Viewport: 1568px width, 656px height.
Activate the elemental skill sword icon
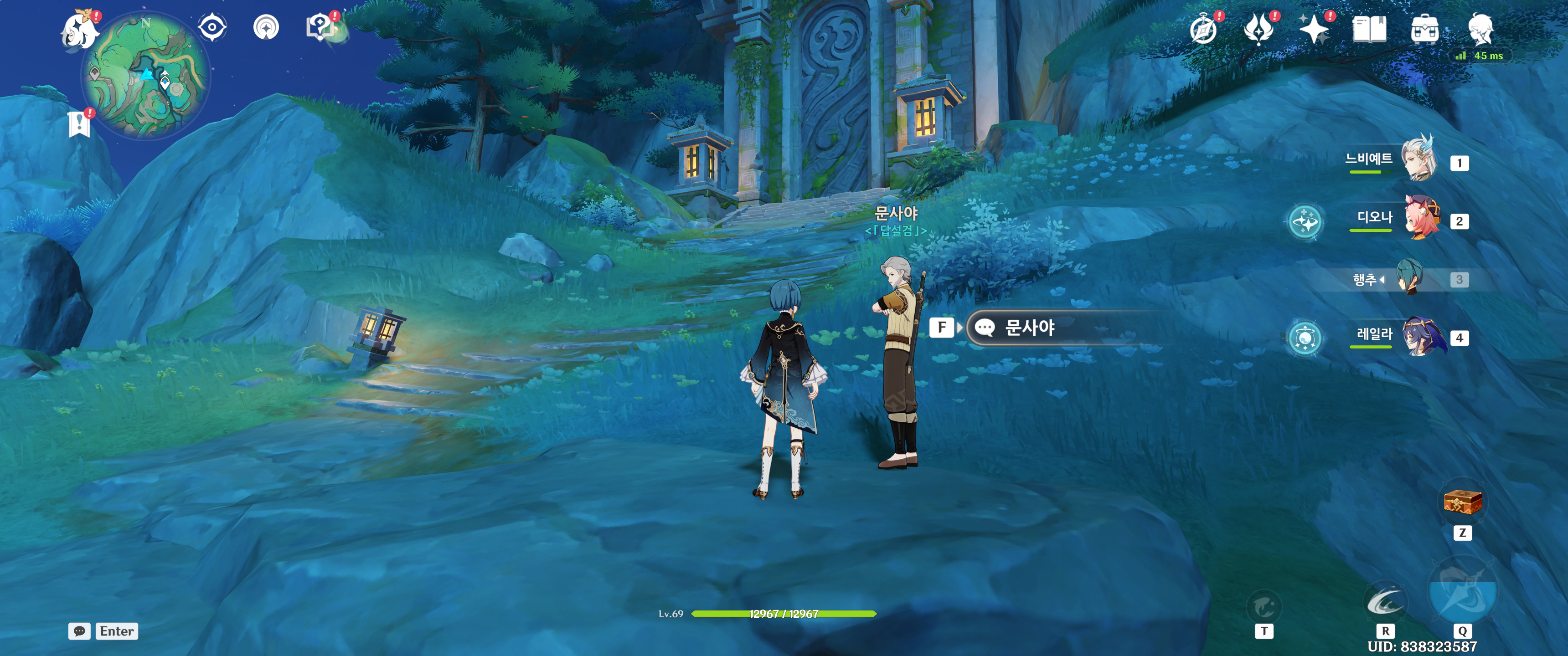(1385, 602)
